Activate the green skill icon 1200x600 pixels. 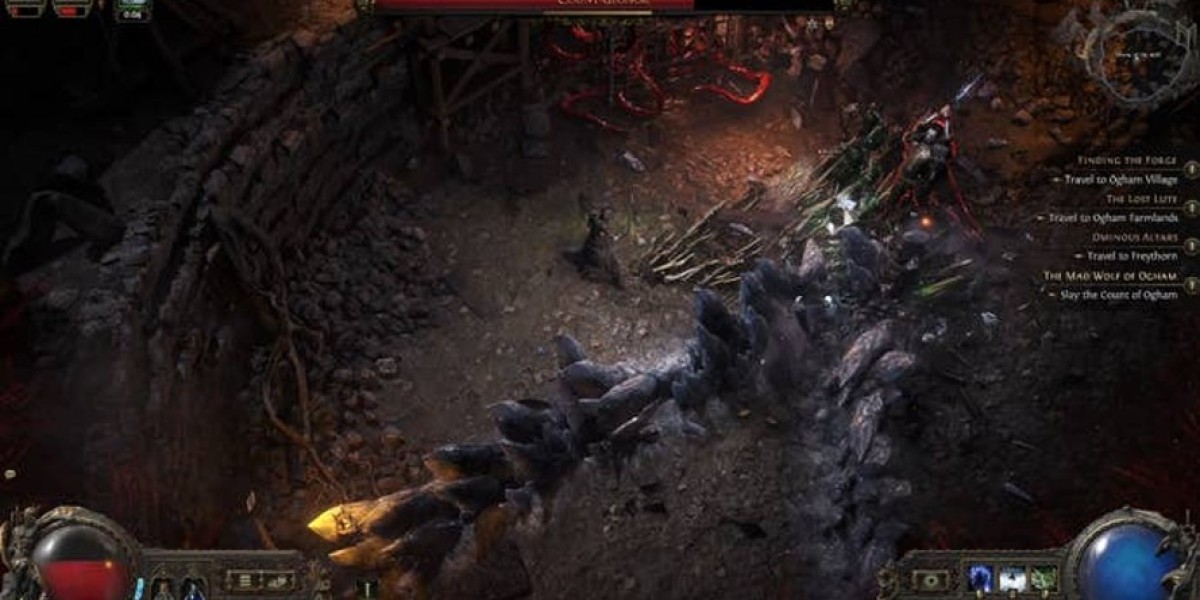1043,580
